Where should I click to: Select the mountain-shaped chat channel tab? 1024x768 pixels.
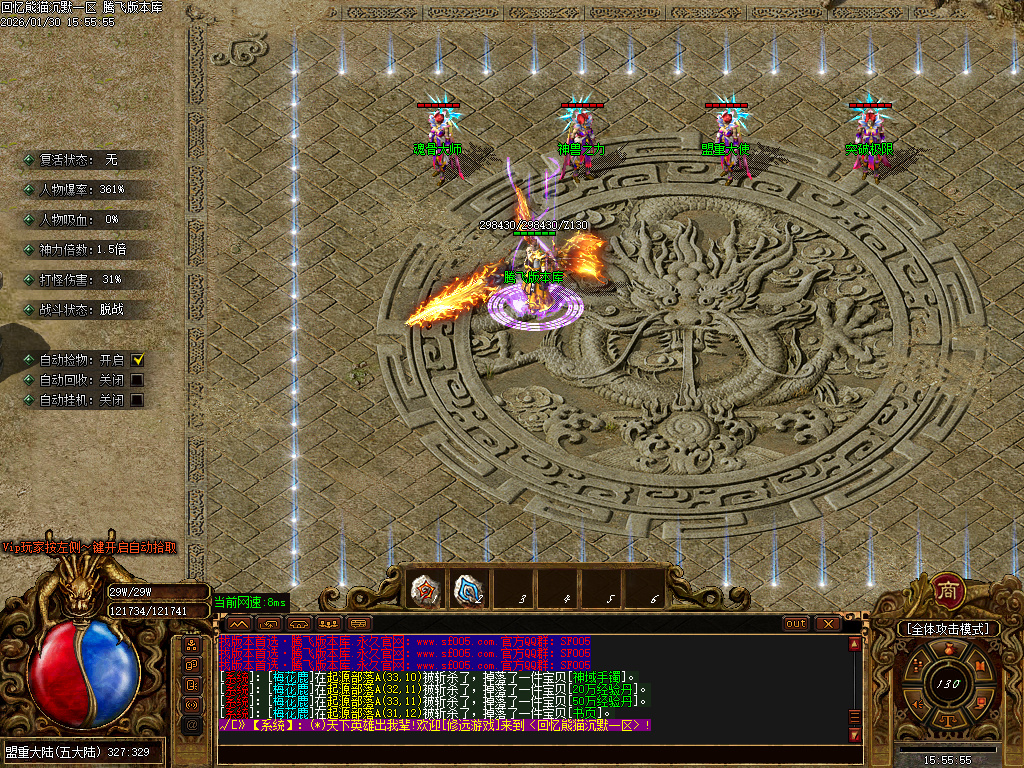click(x=239, y=623)
